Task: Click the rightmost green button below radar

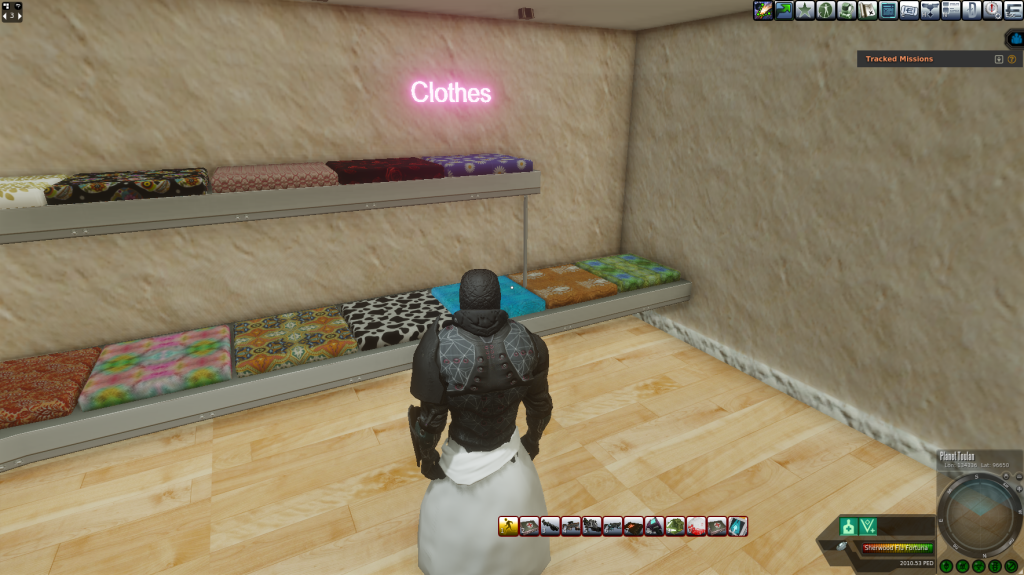Action: pyautogui.click(x=1012, y=567)
